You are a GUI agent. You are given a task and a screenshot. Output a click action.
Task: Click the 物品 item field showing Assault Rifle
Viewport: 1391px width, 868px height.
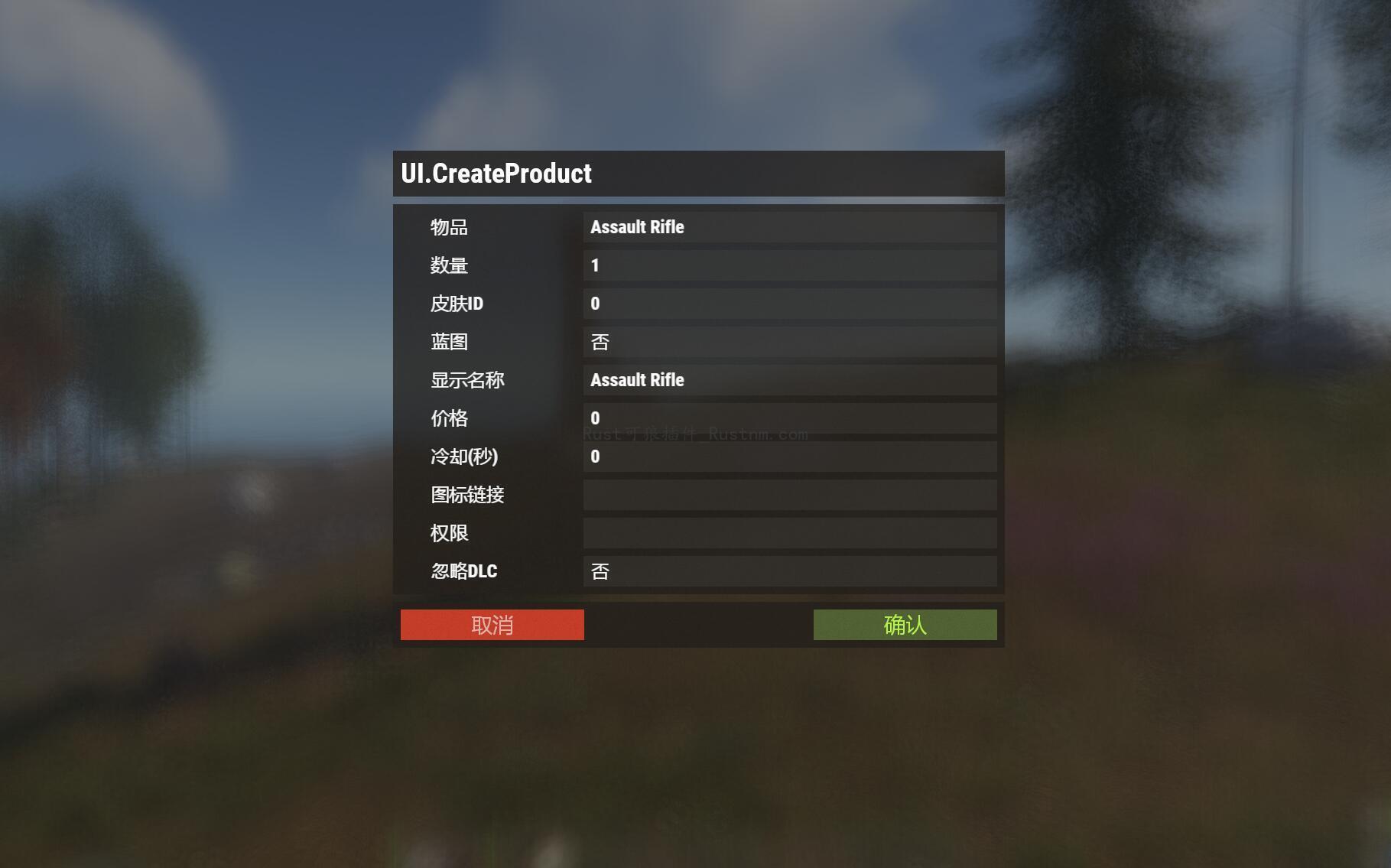pos(791,227)
